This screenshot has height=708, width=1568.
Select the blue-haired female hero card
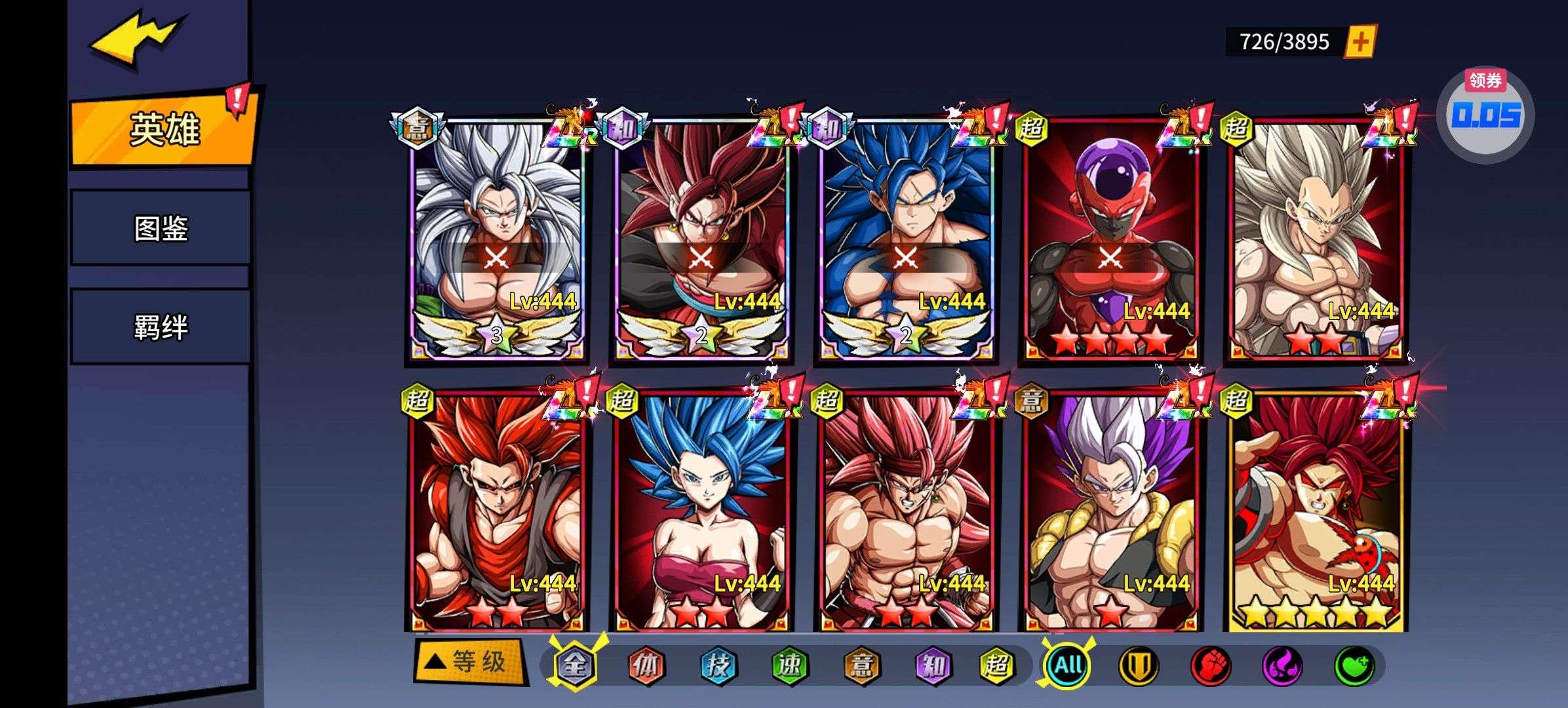[x=701, y=510]
